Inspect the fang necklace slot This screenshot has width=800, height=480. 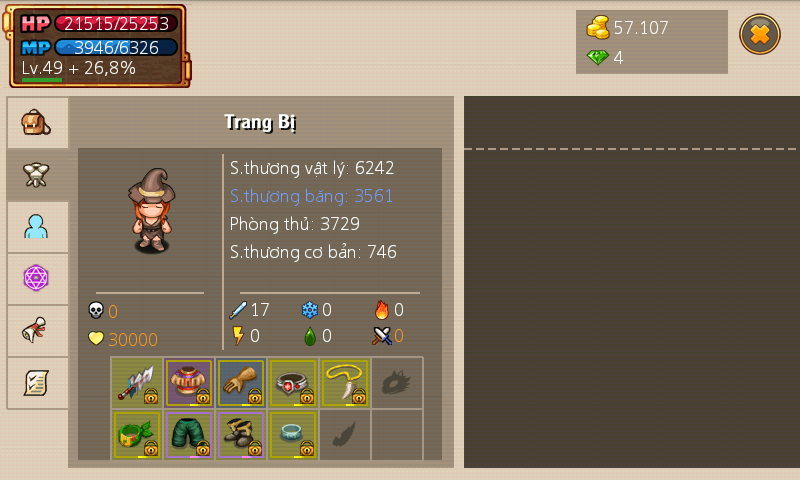[x=345, y=383]
